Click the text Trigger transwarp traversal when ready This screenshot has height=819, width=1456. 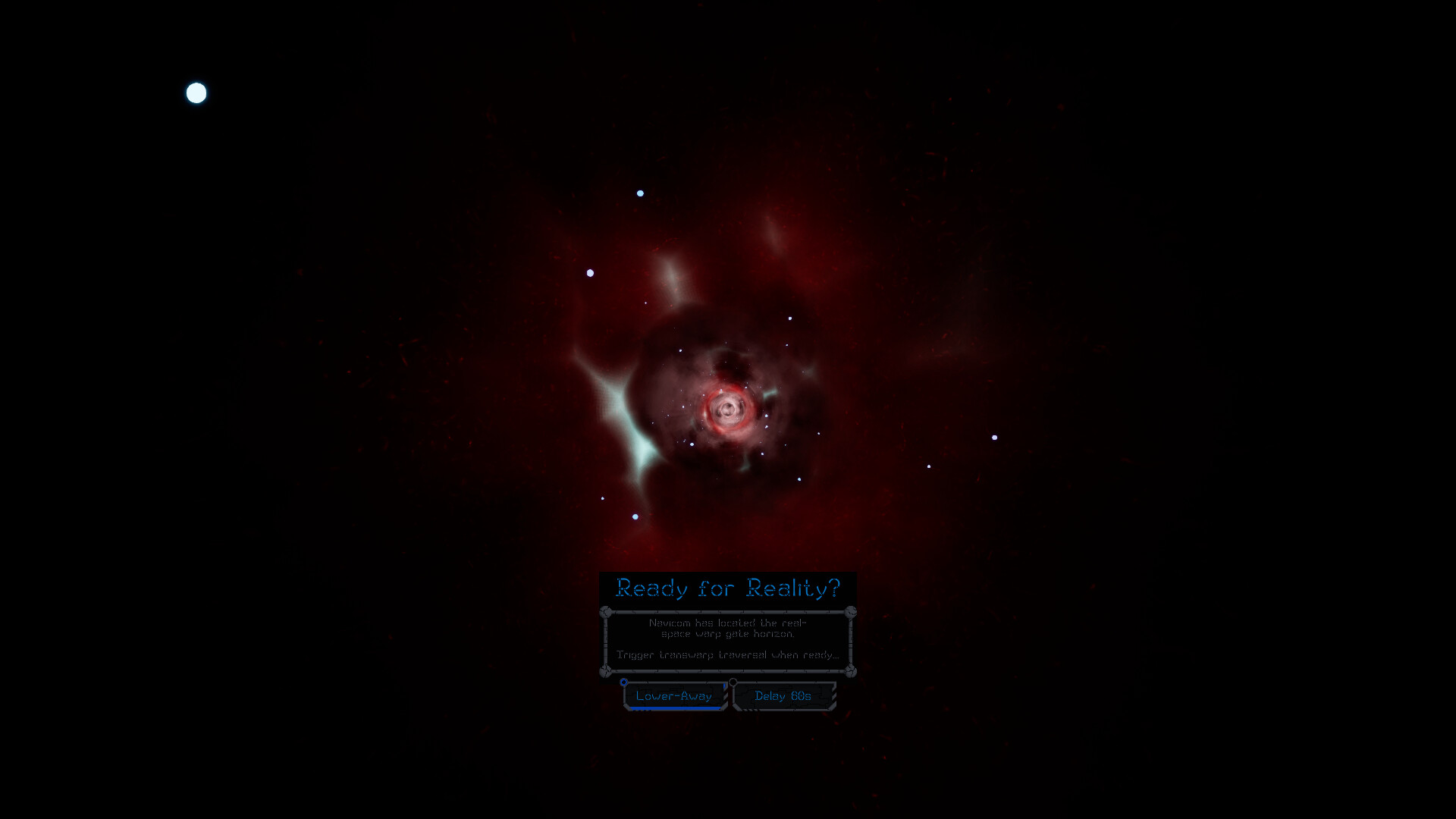(x=730, y=654)
